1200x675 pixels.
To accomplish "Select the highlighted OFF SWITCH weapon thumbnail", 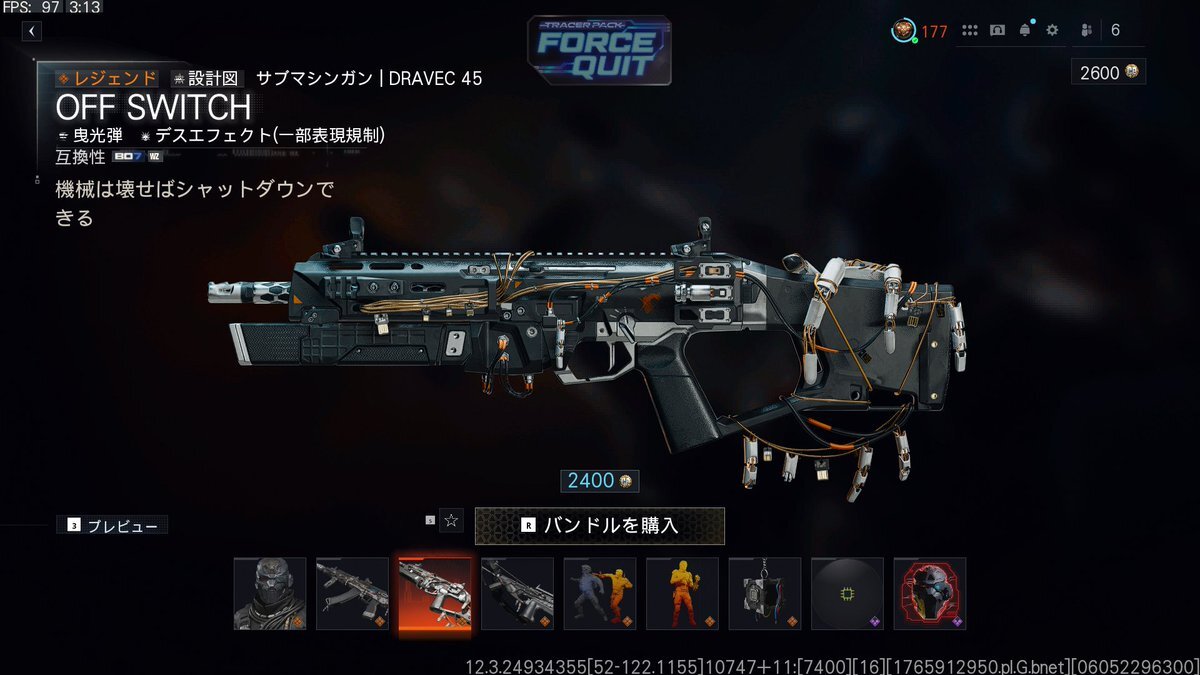I will point(434,593).
